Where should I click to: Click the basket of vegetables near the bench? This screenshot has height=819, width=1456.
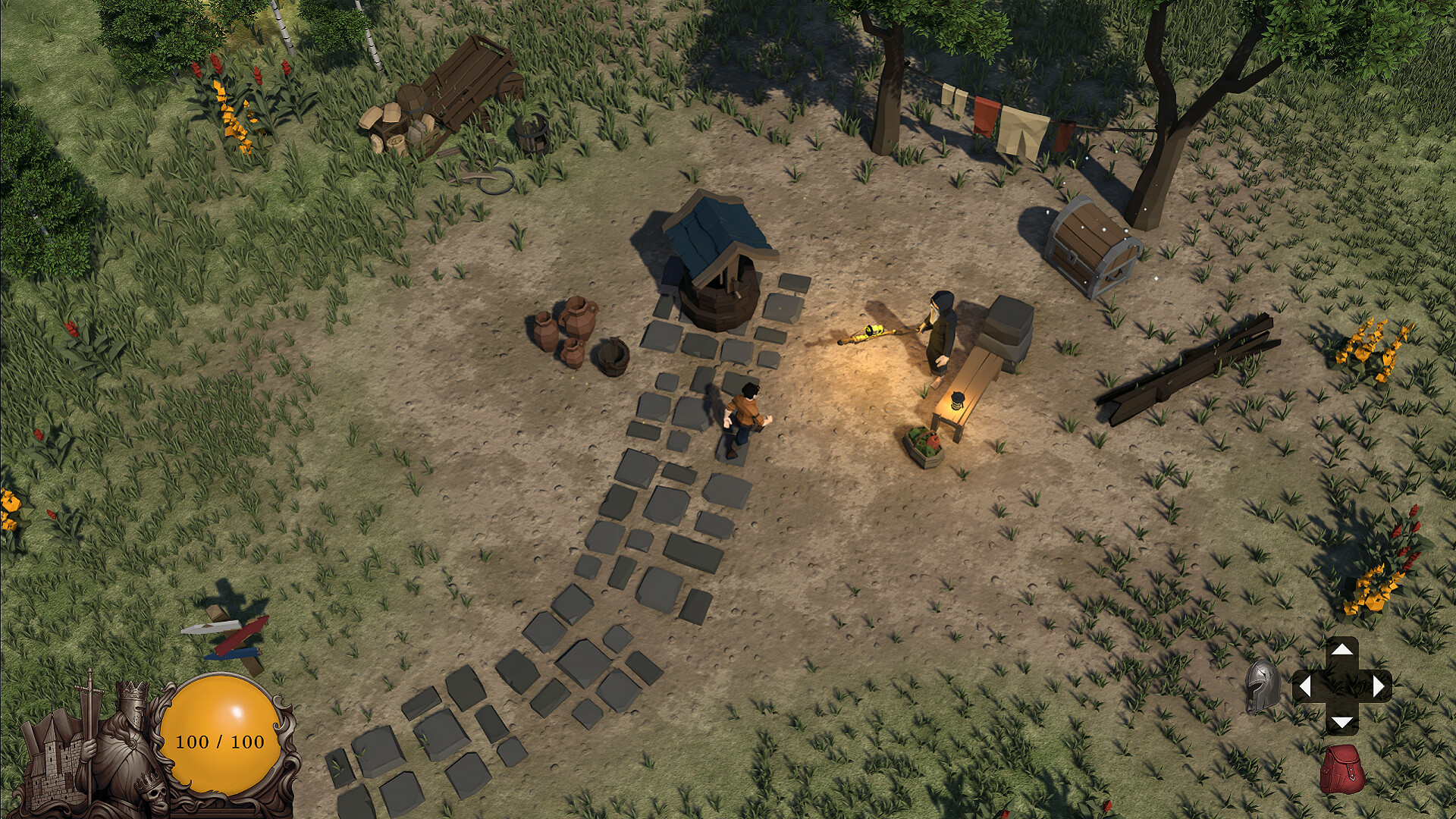pos(924,446)
